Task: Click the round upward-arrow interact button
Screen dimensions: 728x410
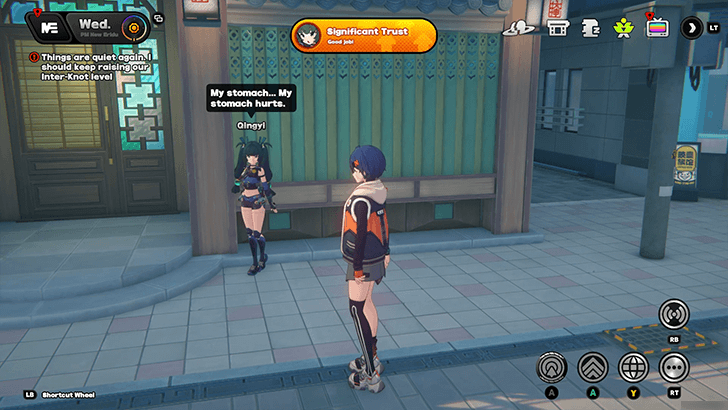Action: point(551,367)
